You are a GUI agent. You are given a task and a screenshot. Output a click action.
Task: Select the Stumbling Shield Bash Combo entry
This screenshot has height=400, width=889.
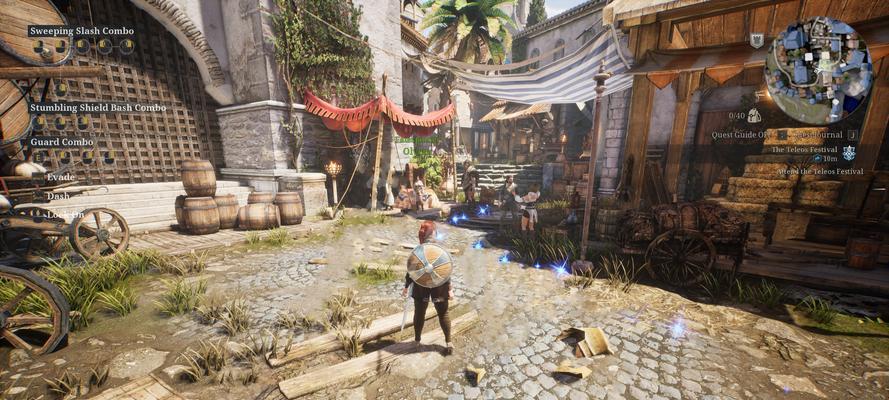click(98, 107)
